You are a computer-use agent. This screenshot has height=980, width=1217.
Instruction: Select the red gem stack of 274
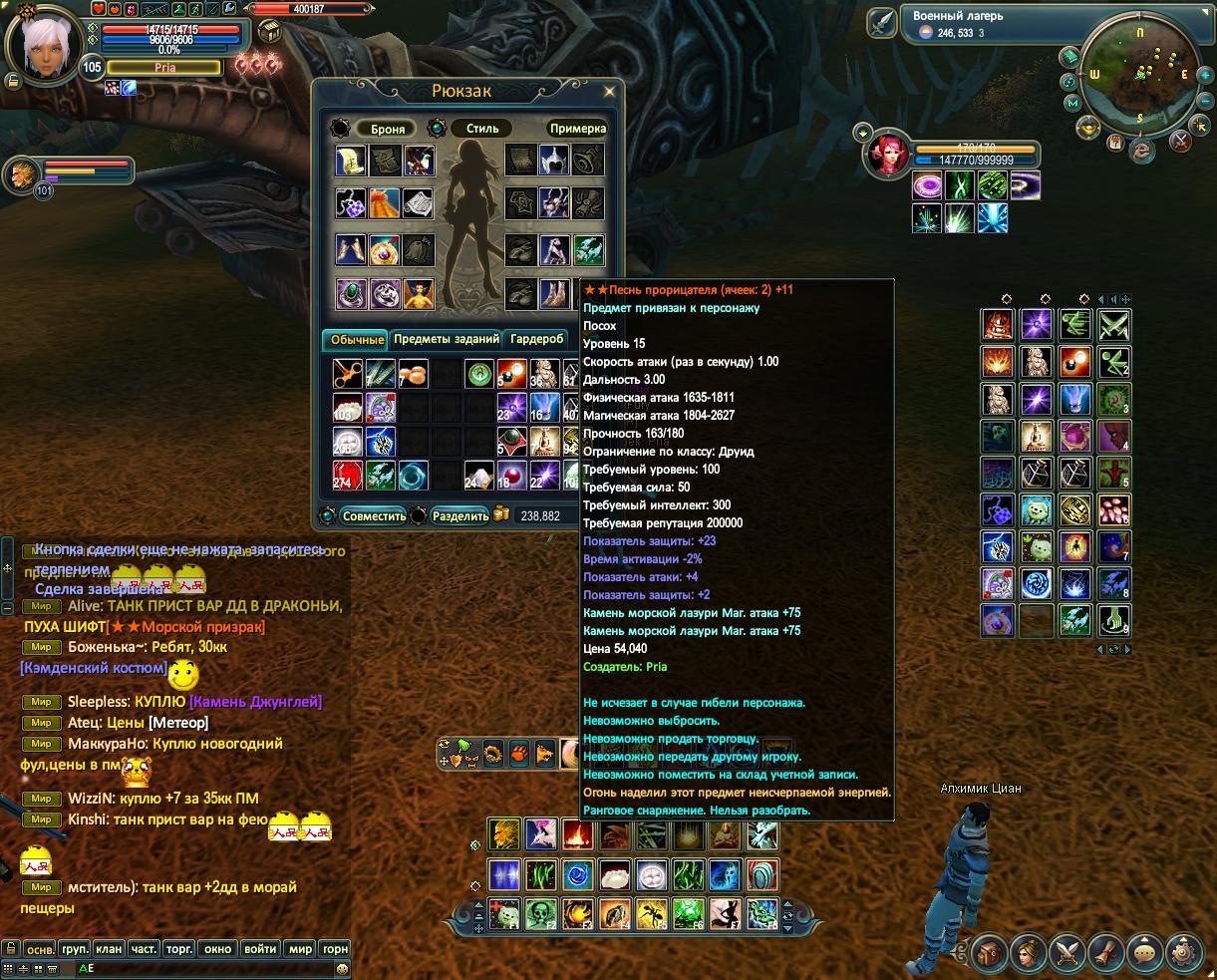tap(348, 475)
